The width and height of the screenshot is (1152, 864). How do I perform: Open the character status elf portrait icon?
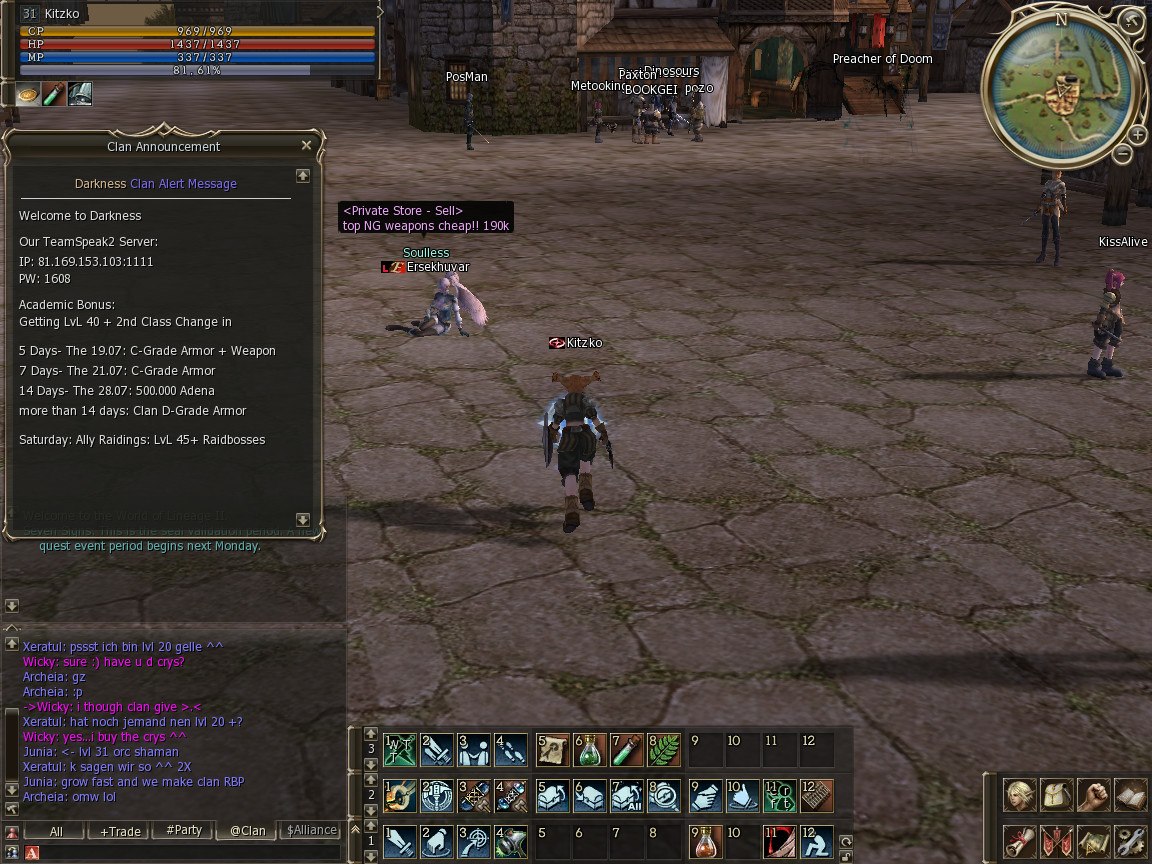(1019, 795)
